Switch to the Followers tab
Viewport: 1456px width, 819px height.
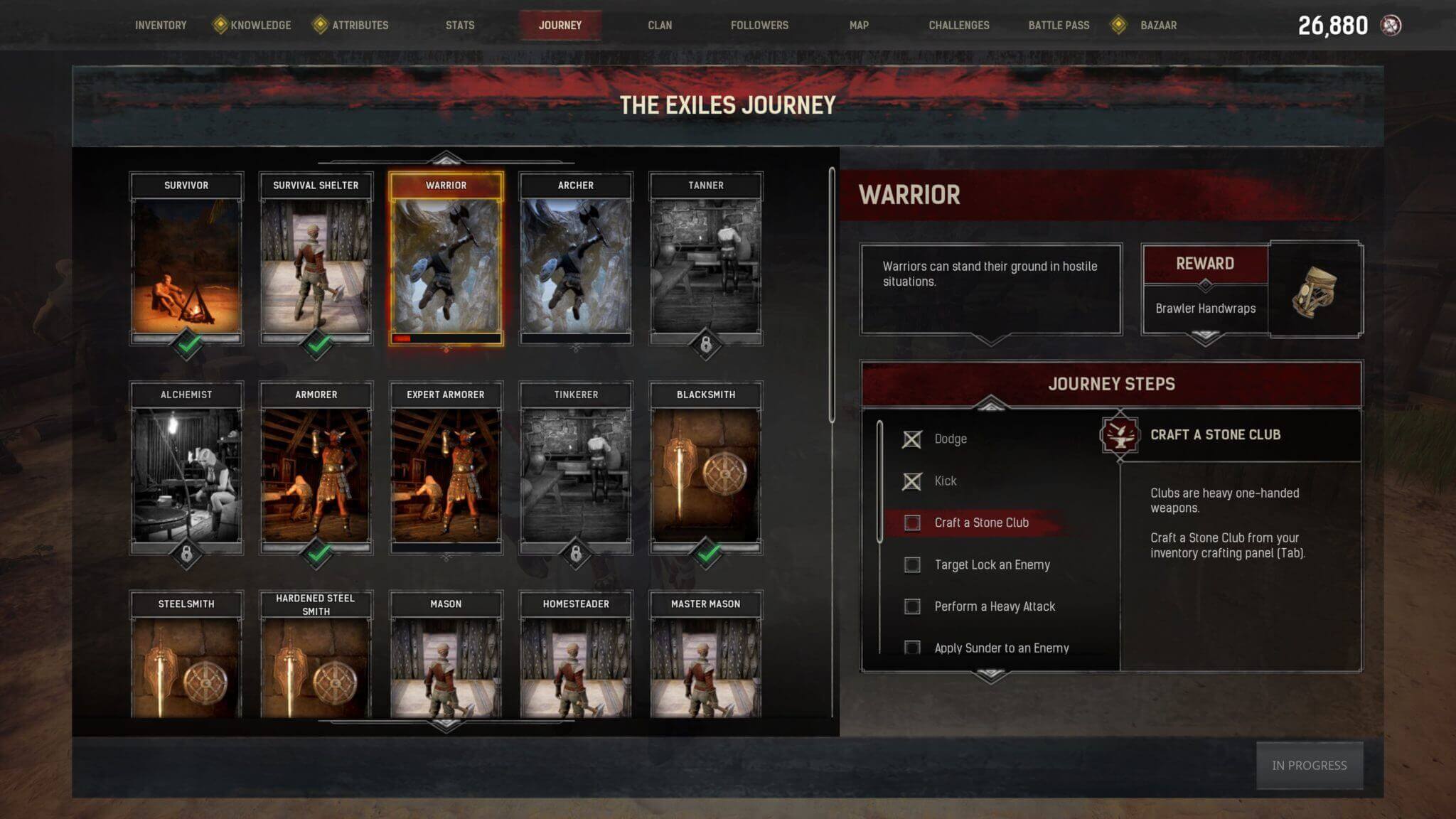pyautogui.click(x=759, y=26)
